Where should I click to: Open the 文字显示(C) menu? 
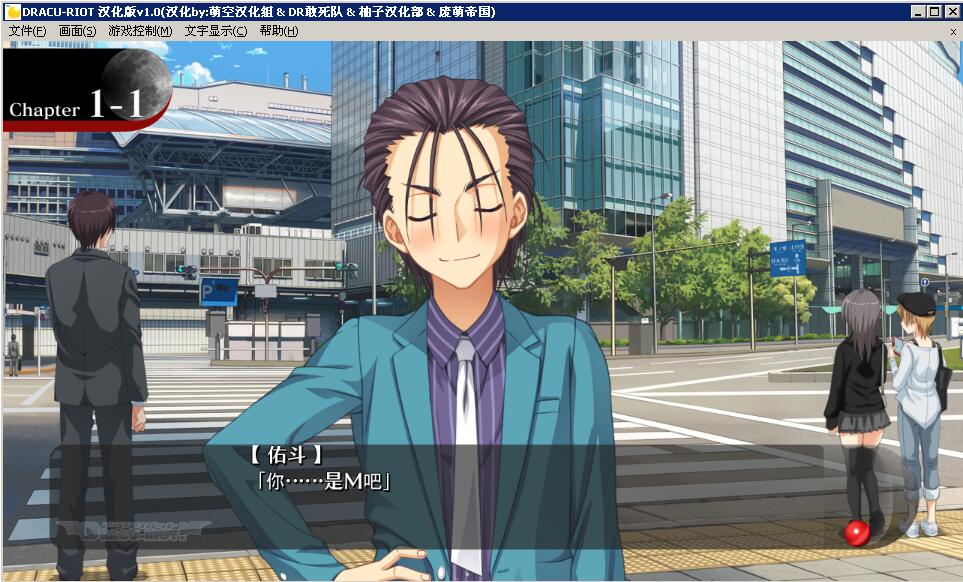tap(215, 31)
